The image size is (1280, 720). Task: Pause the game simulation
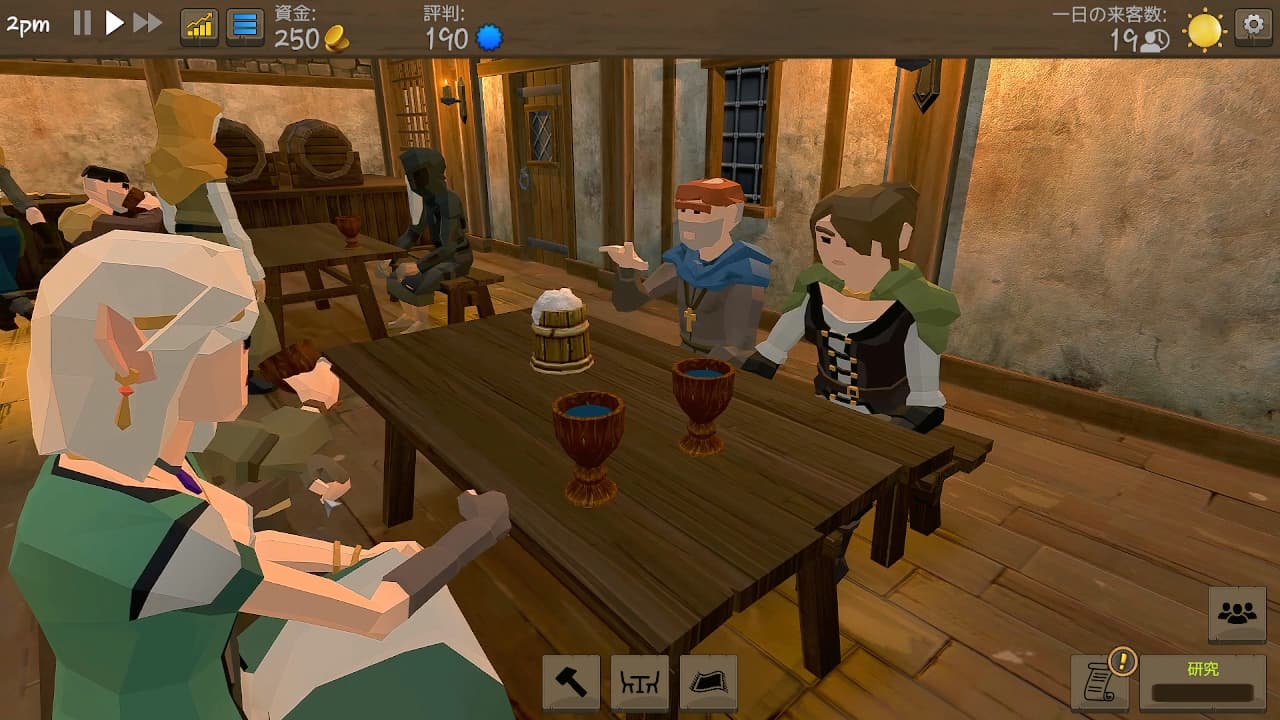click(82, 22)
